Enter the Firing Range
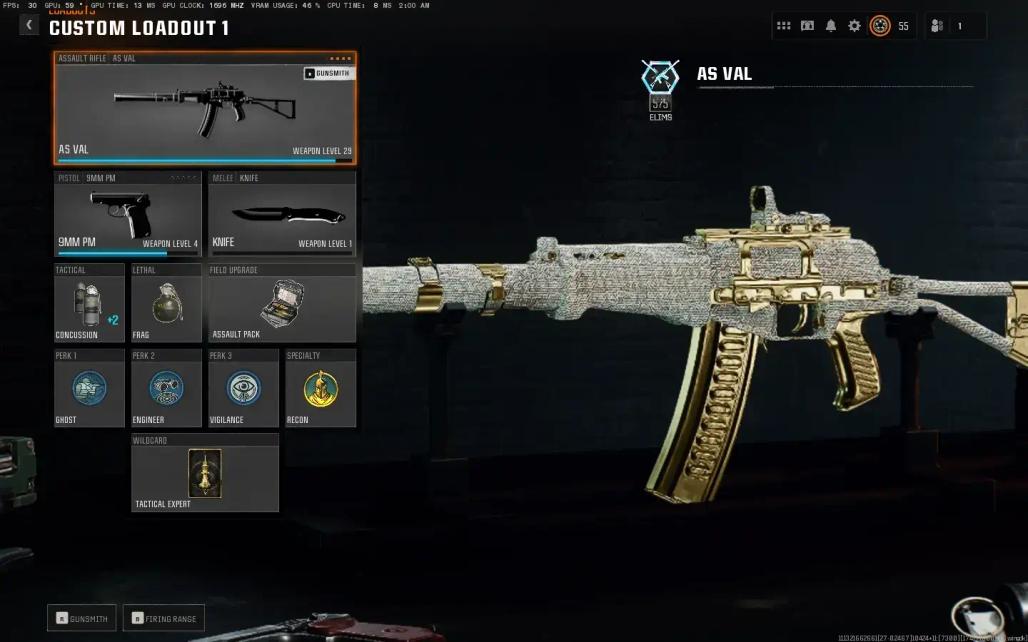1028x642 pixels. (163, 618)
